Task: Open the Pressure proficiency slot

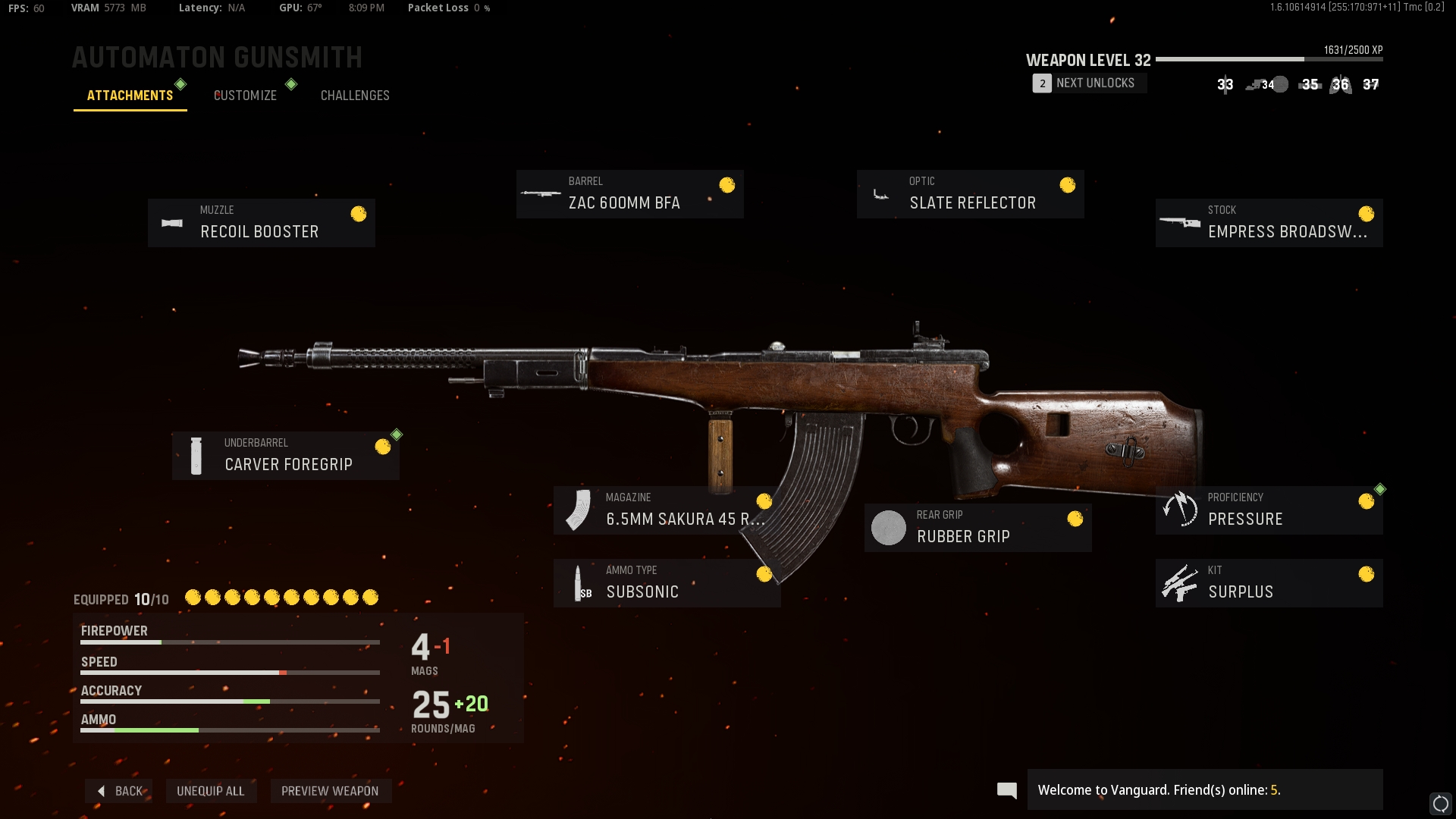Action: [1269, 510]
